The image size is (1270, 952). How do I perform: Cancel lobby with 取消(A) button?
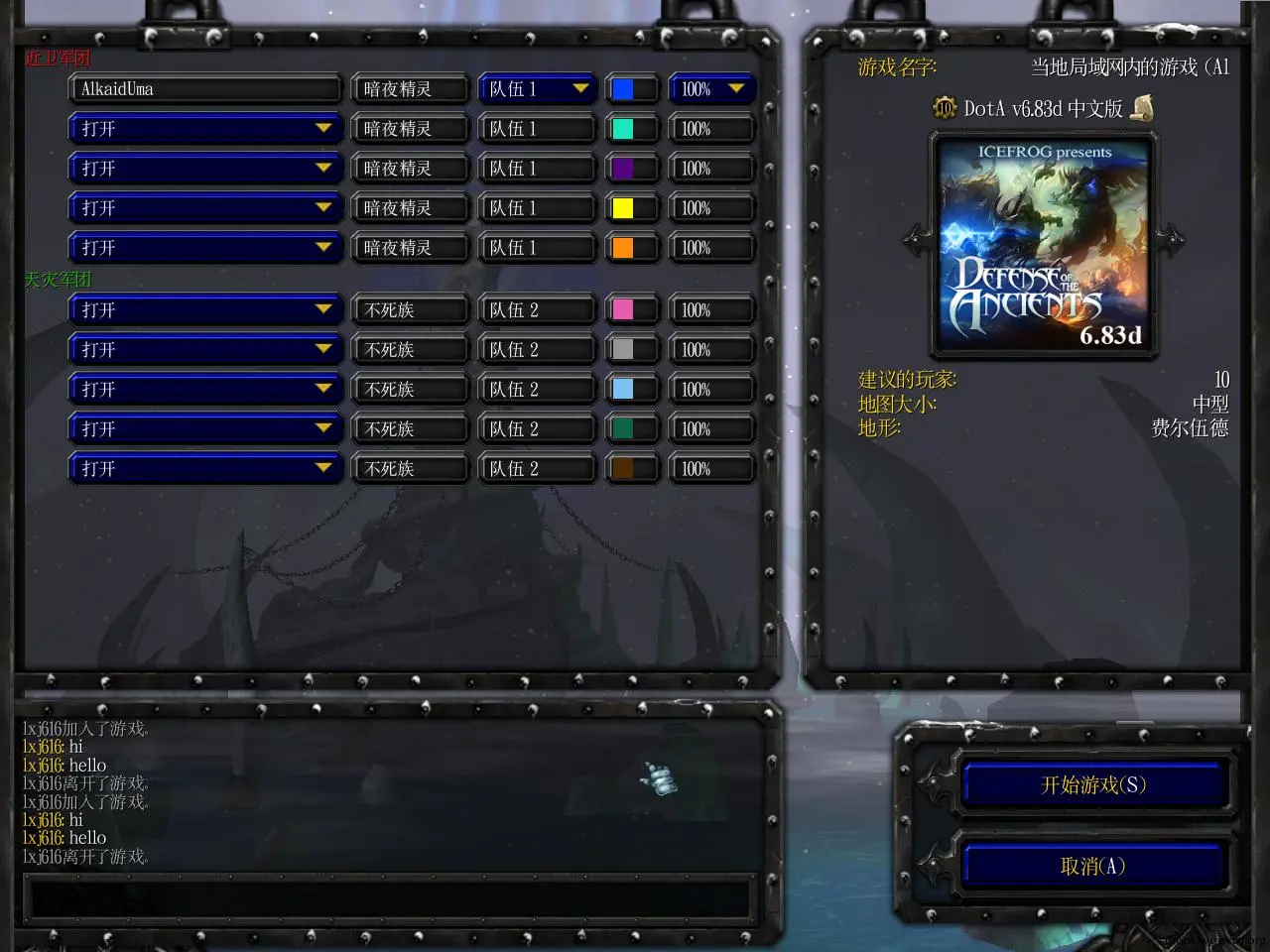[x=1093, y=867]
